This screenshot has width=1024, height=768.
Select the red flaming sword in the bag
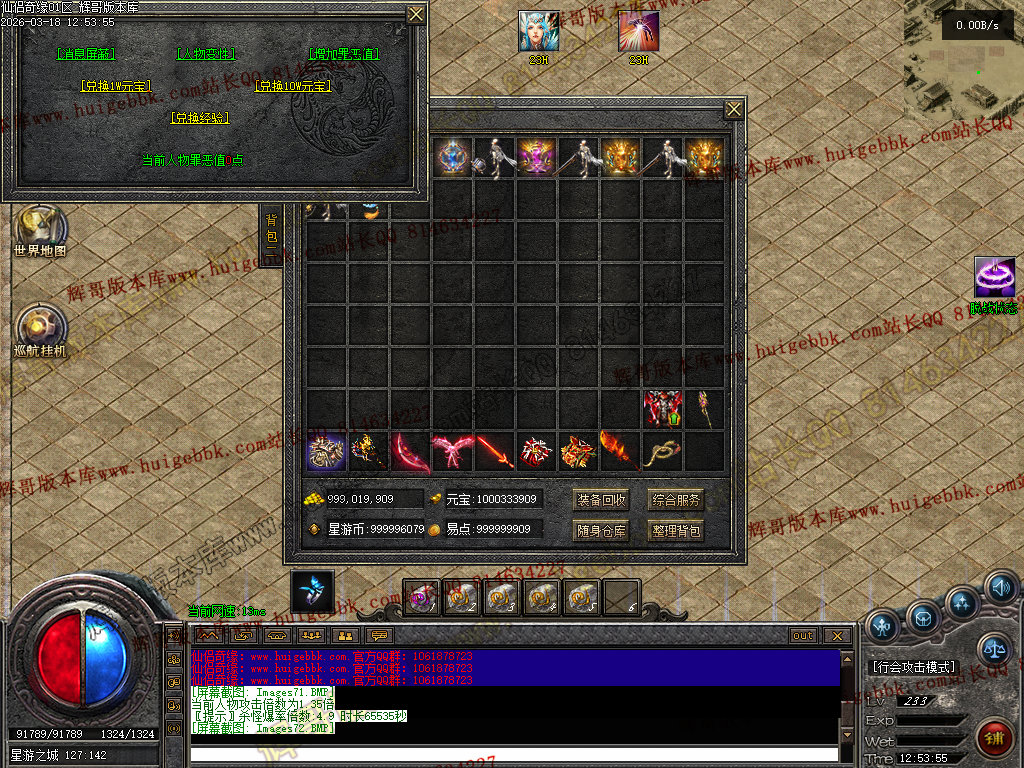[494, 452]
